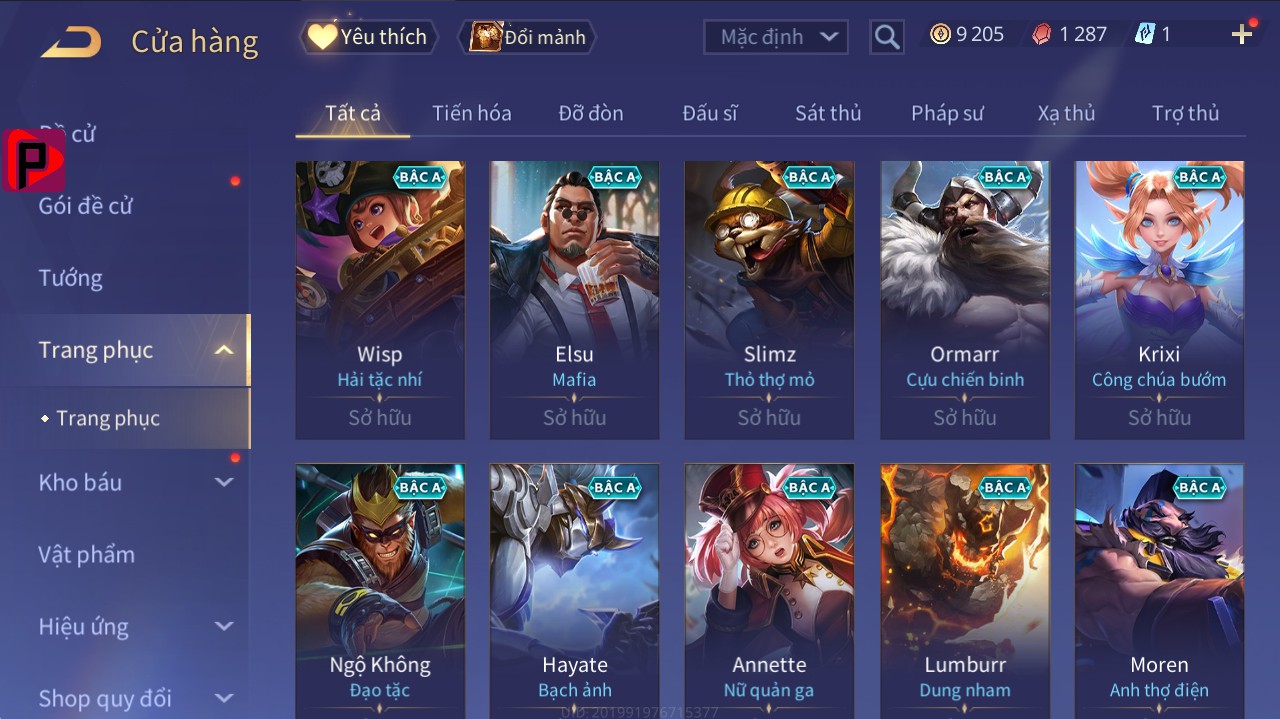1280x719 pixels.
Task: View the Xạ thủ tab
Action: (1066, 113)
